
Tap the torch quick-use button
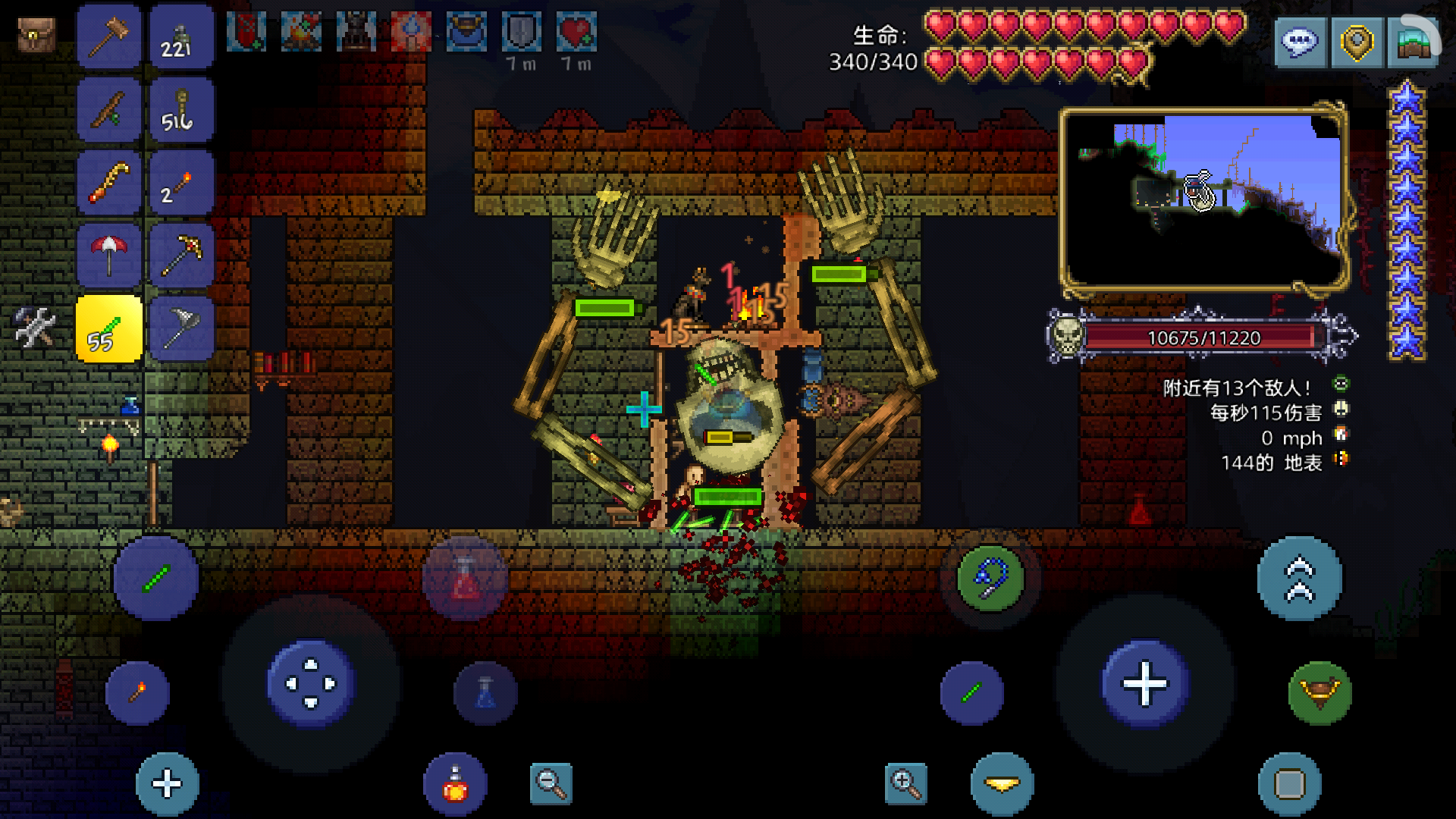(137, 693)
